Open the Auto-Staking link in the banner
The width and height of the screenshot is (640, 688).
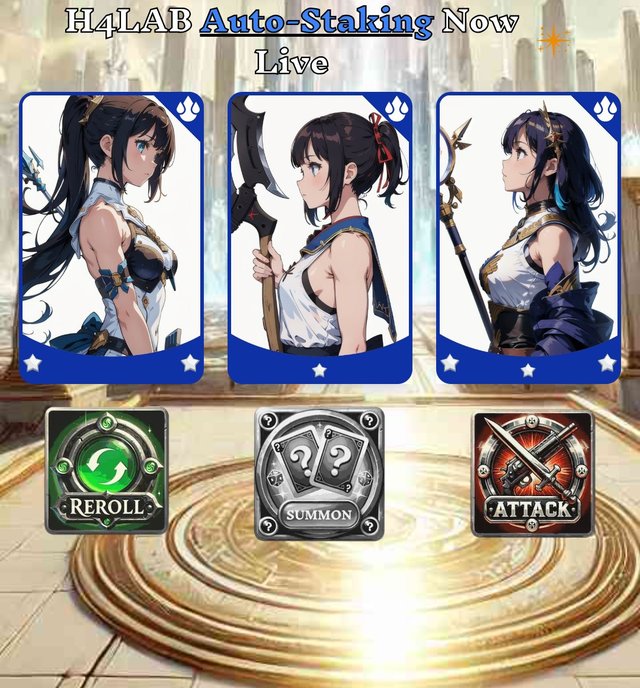click(x=316, y=22)
